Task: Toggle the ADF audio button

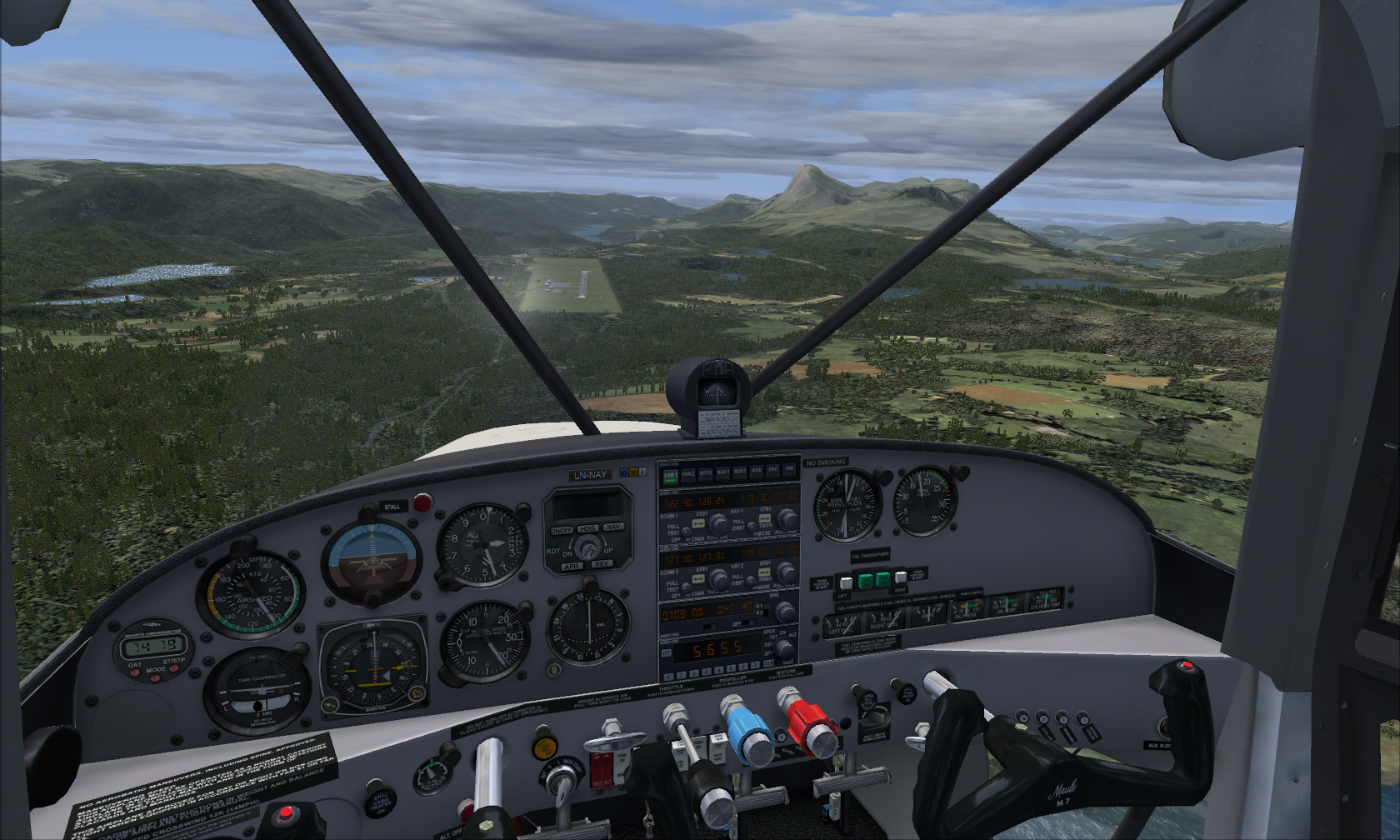Action: (788, 471)
